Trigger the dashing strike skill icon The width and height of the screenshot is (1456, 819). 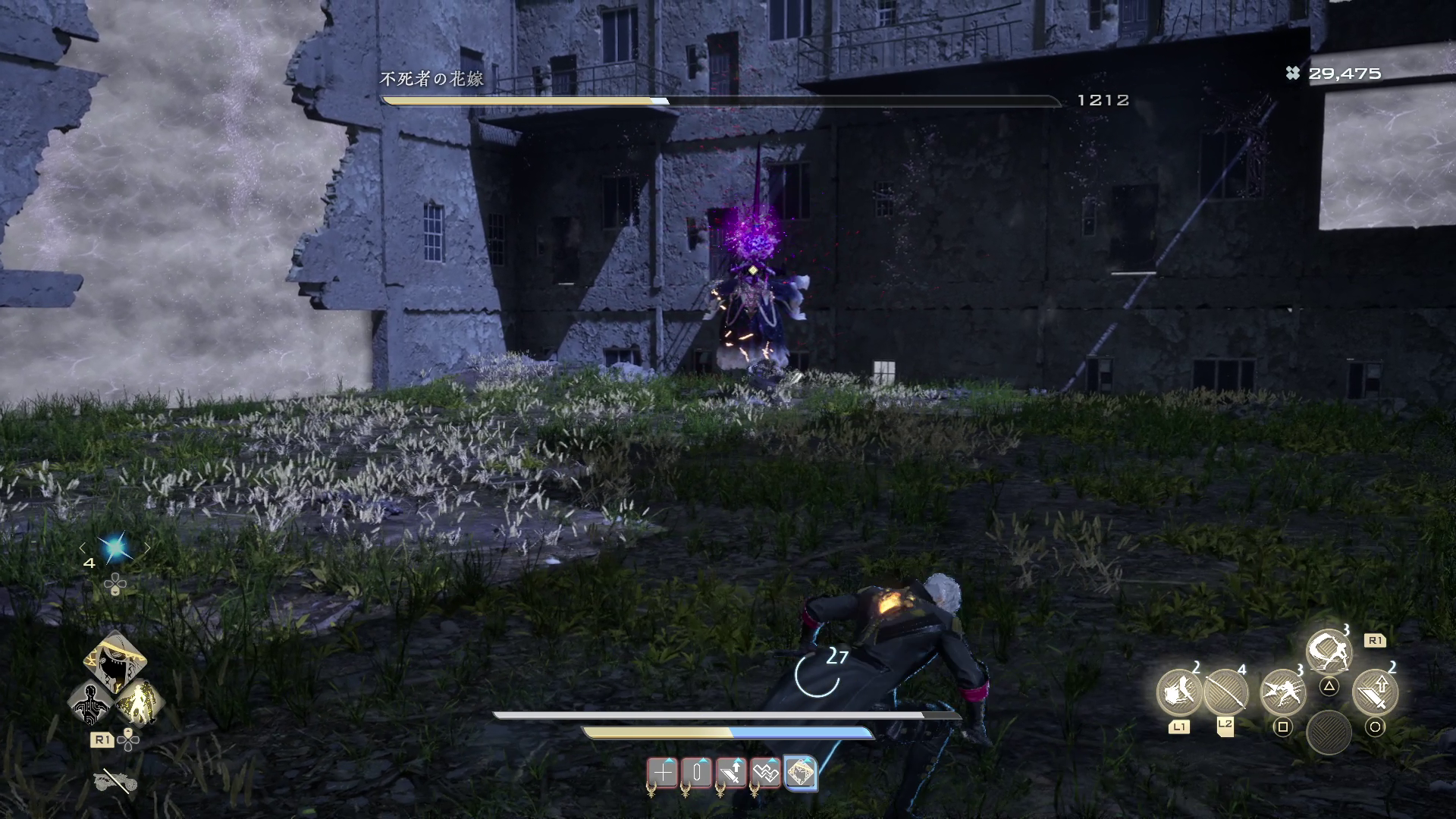1282,692
